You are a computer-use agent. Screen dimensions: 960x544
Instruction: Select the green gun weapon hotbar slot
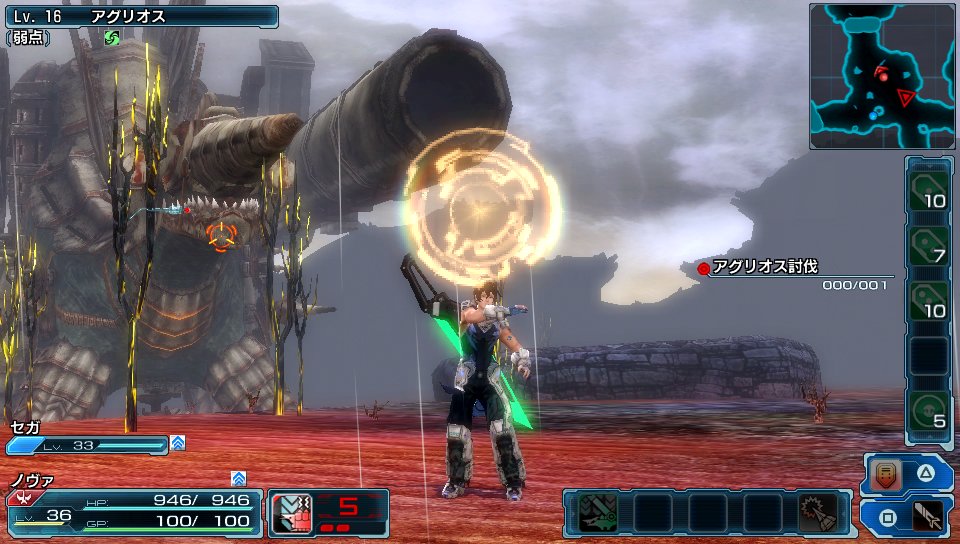coord(598,513)
